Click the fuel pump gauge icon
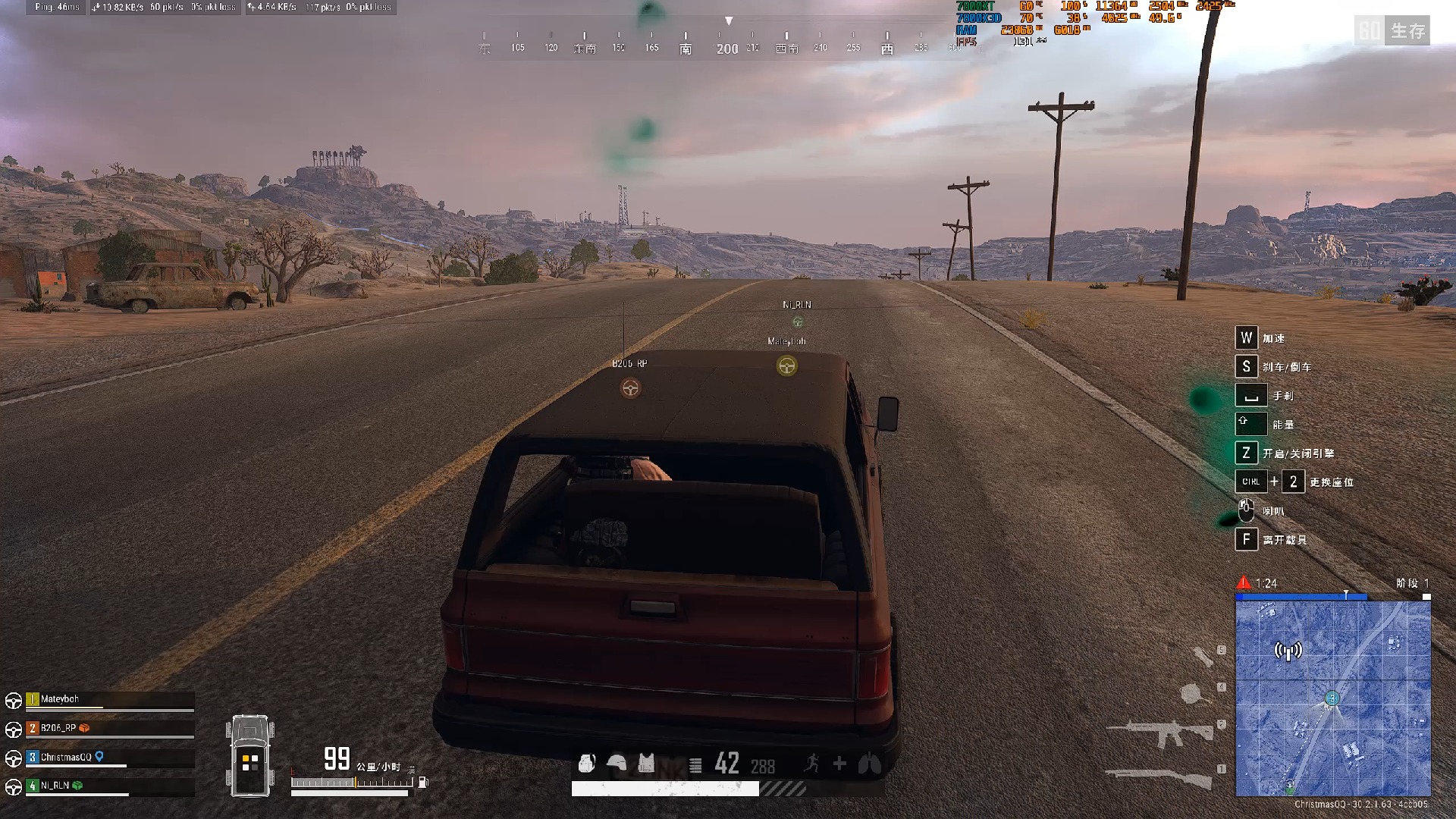Image resolution: width=1456 pixels, height=819 pixels. click(423, 782)
